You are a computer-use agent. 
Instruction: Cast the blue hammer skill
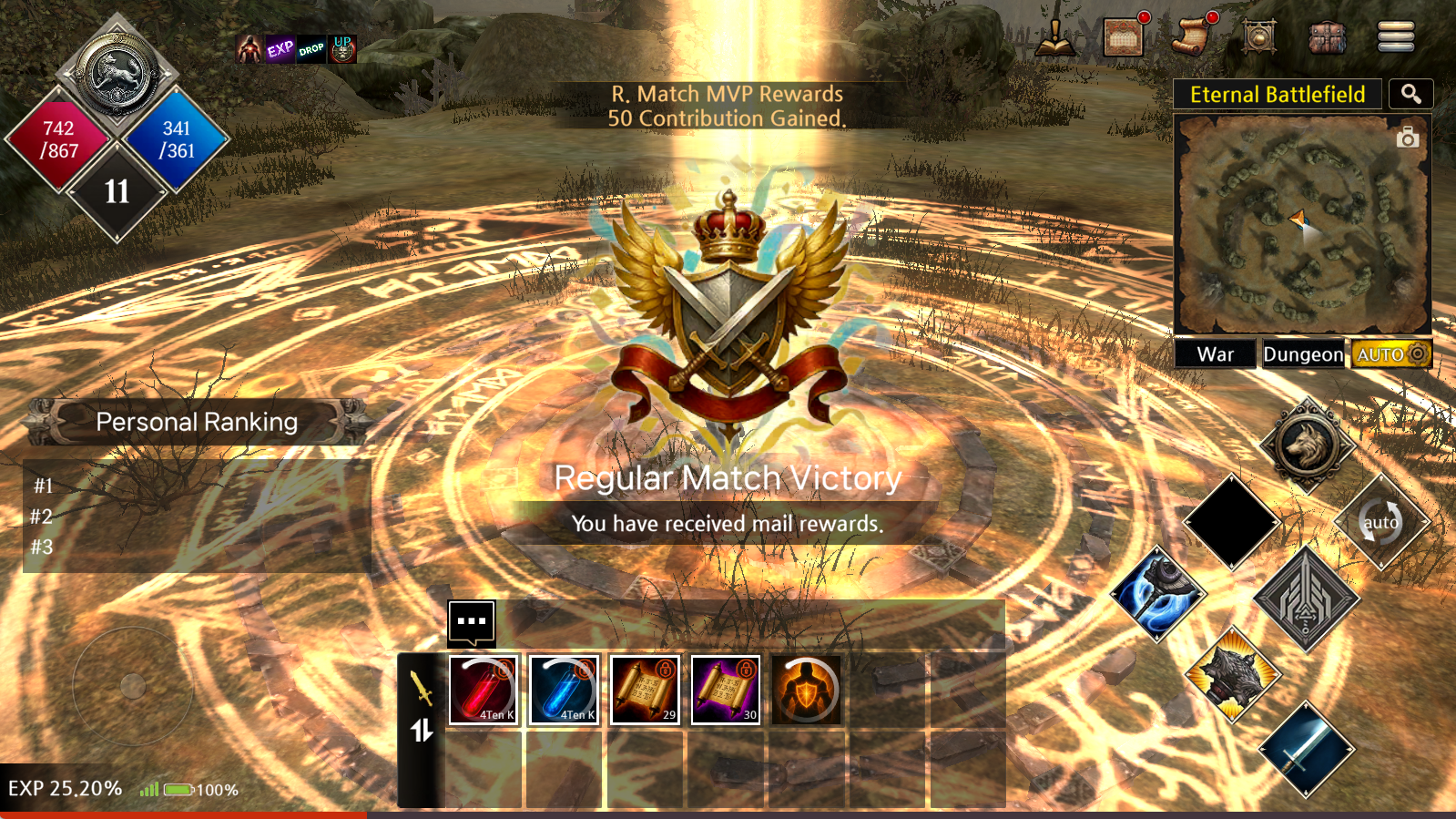point(1157,594)
